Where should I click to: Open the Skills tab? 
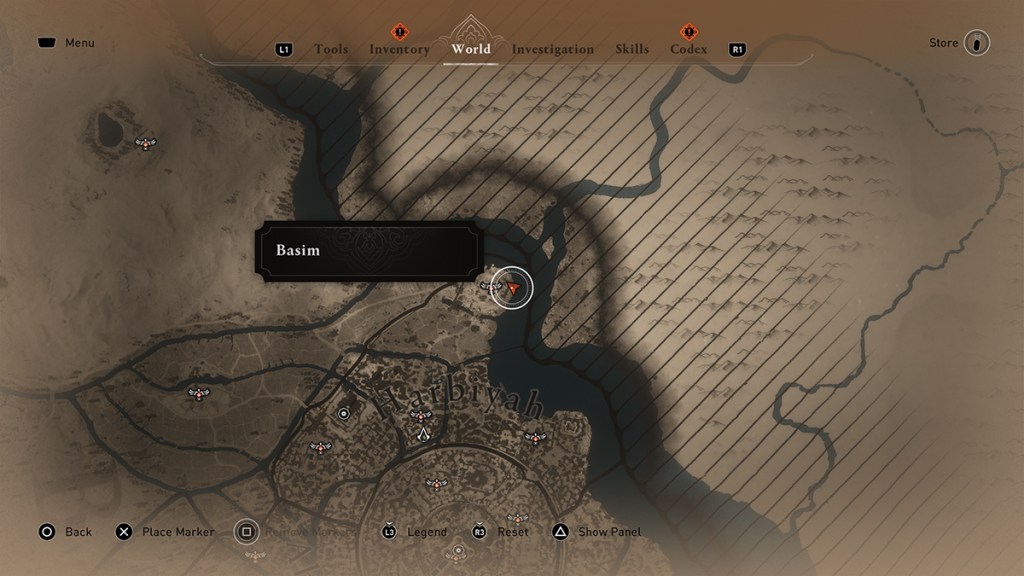click(x=632, y=49)
